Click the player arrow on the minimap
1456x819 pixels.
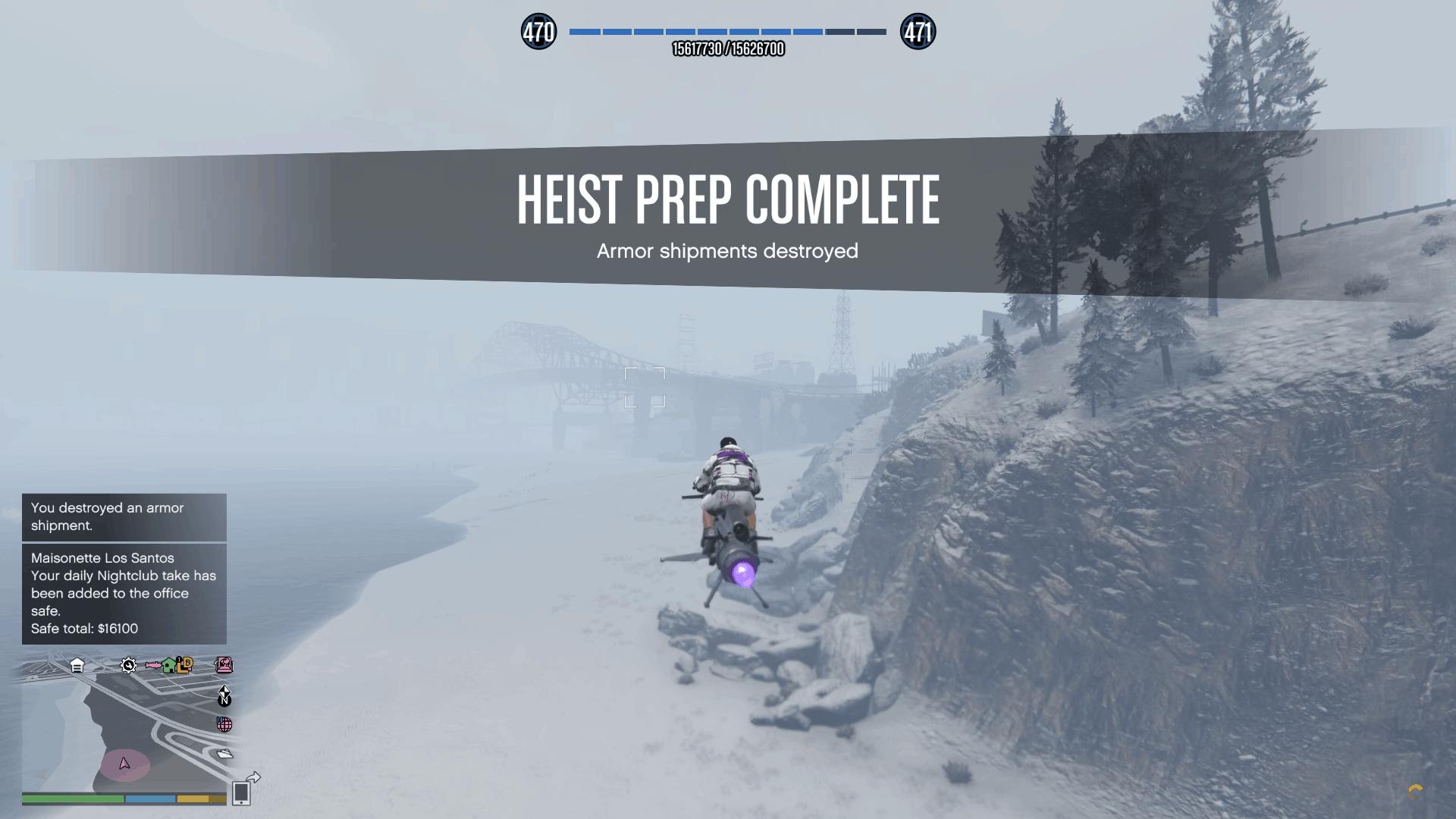click(x=125, y=764)
